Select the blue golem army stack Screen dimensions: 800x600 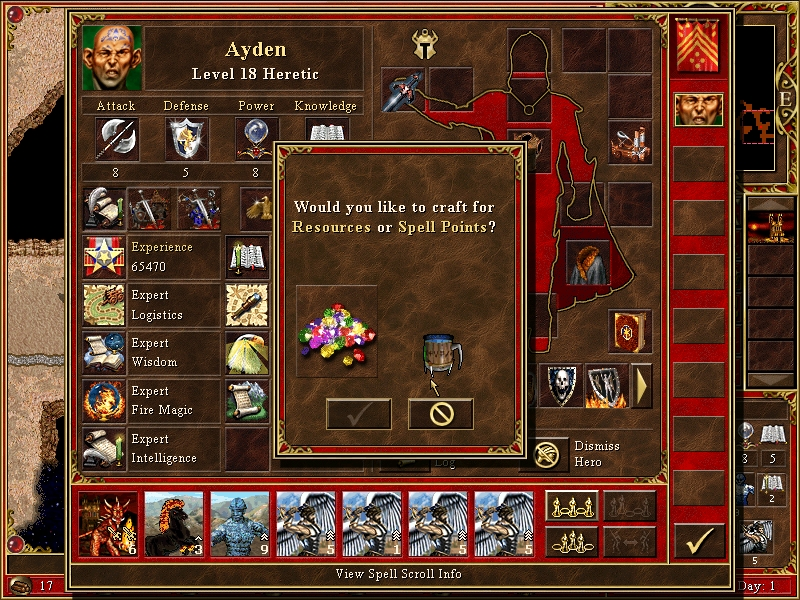(x=240, y=524)
